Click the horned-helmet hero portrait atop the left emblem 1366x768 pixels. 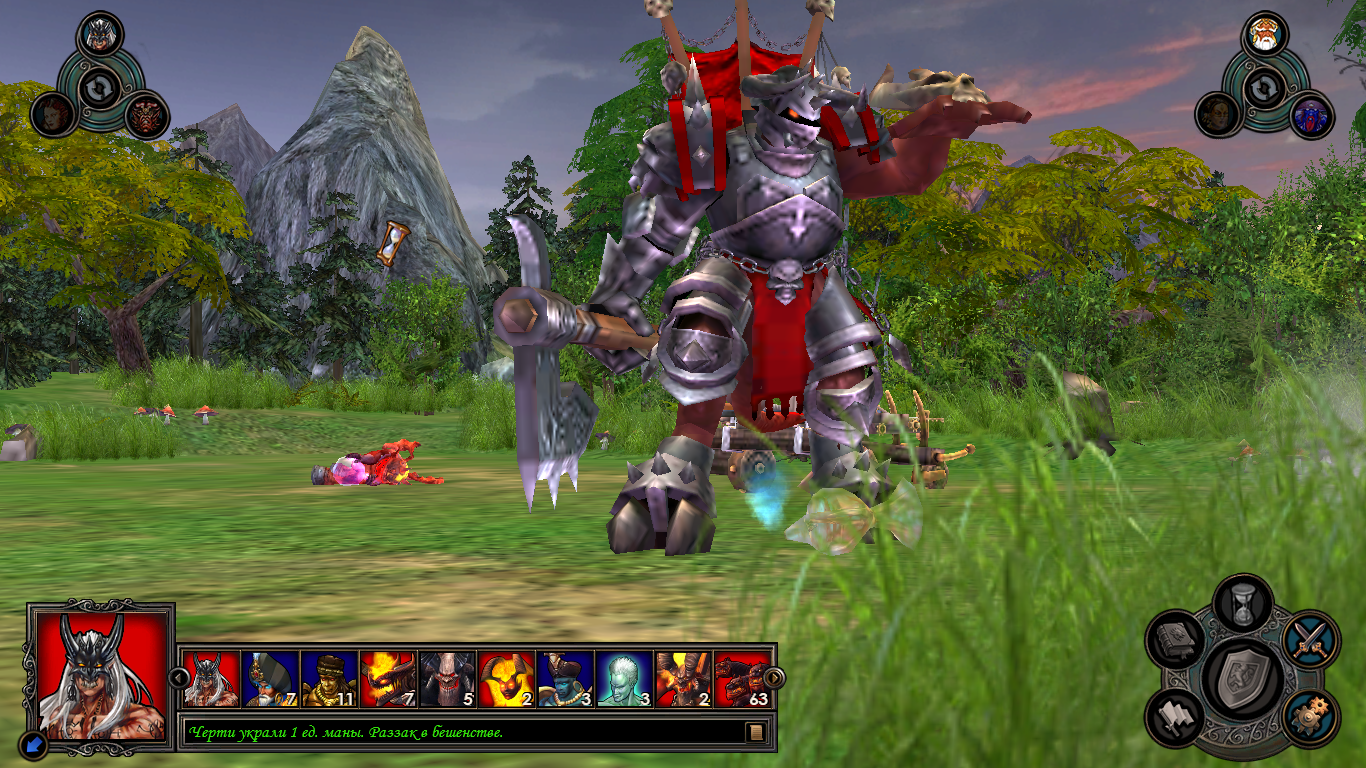click(99, 34)
